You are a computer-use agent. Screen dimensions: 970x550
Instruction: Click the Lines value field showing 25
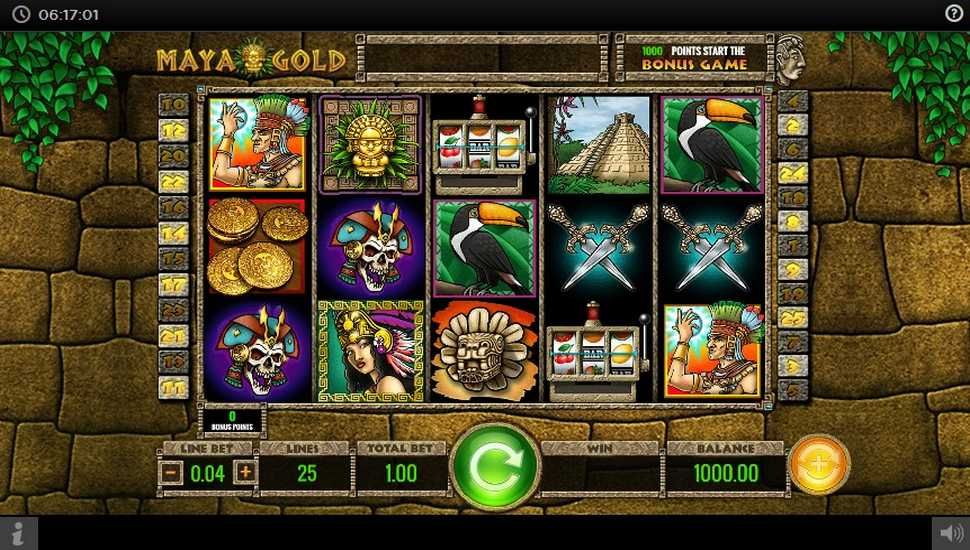coord(306,473)
